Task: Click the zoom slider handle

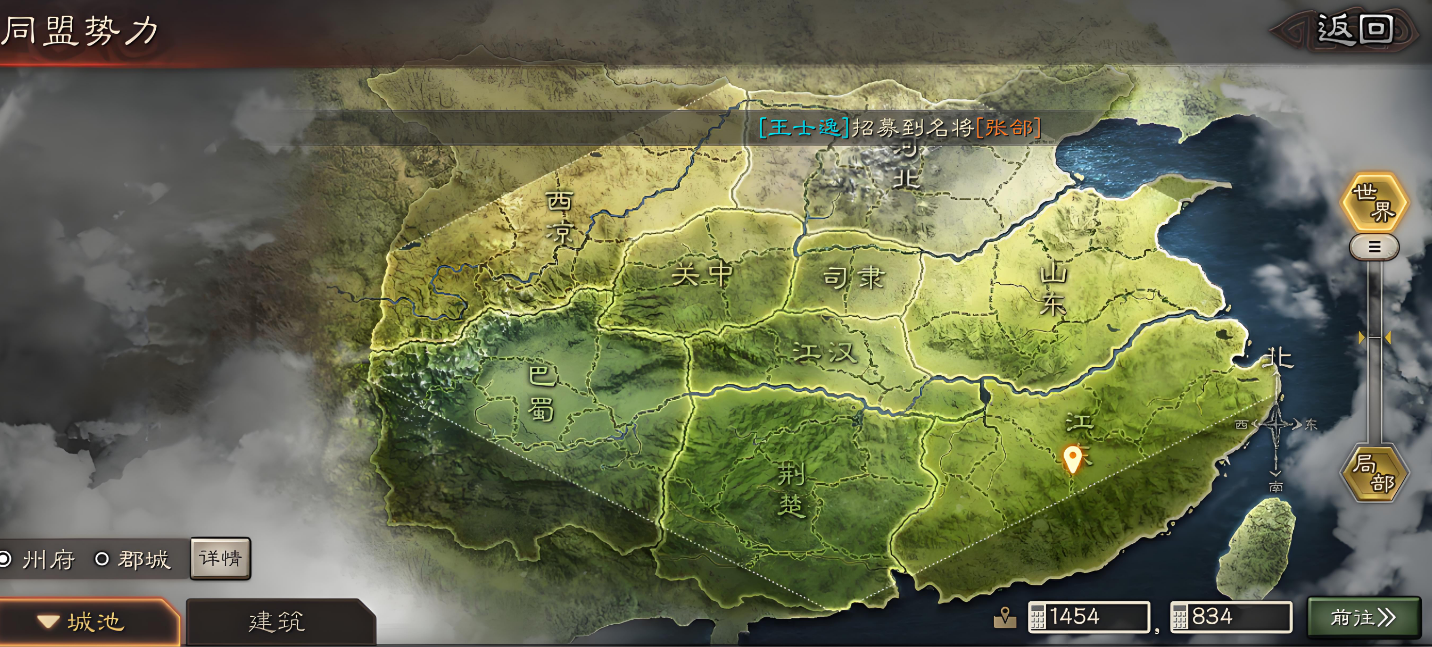Action: pyautogui.click(x=1374, y=246)
